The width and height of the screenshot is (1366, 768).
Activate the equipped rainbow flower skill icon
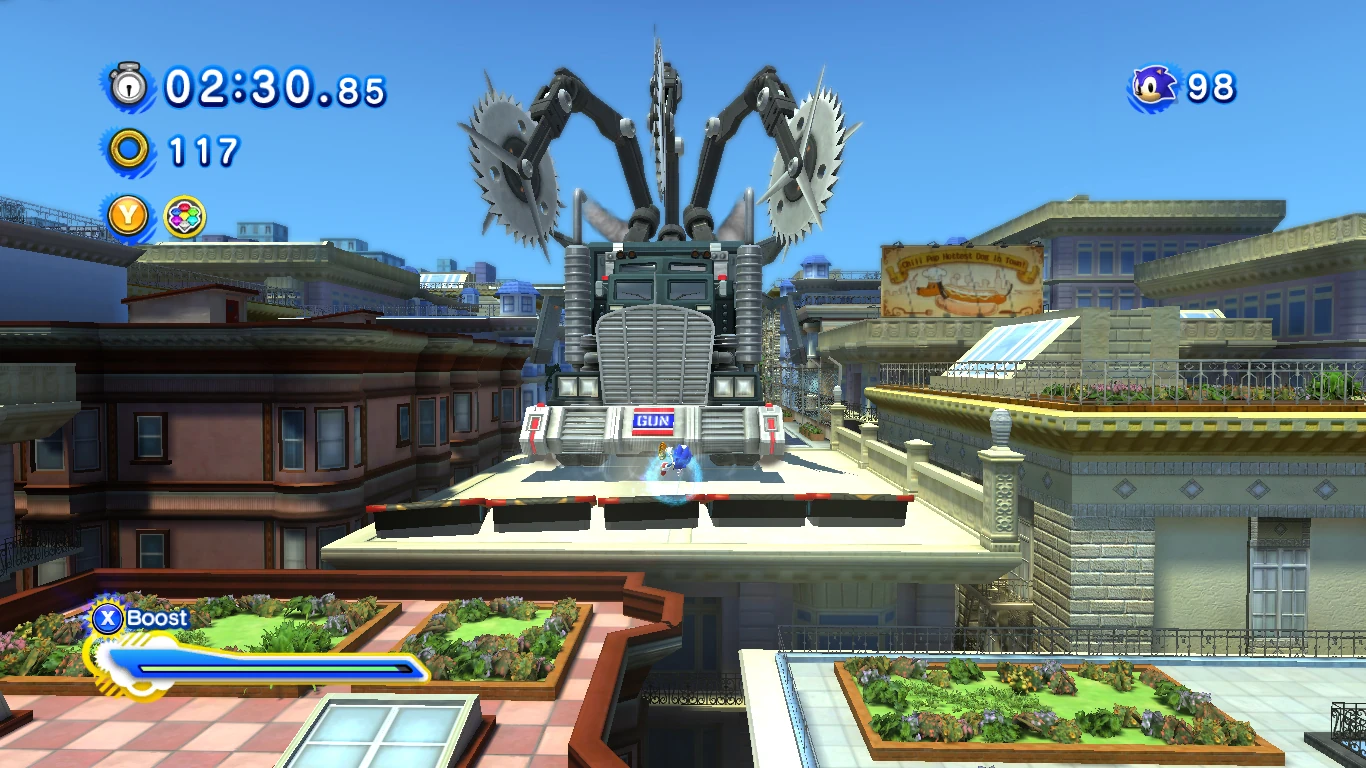185,217
